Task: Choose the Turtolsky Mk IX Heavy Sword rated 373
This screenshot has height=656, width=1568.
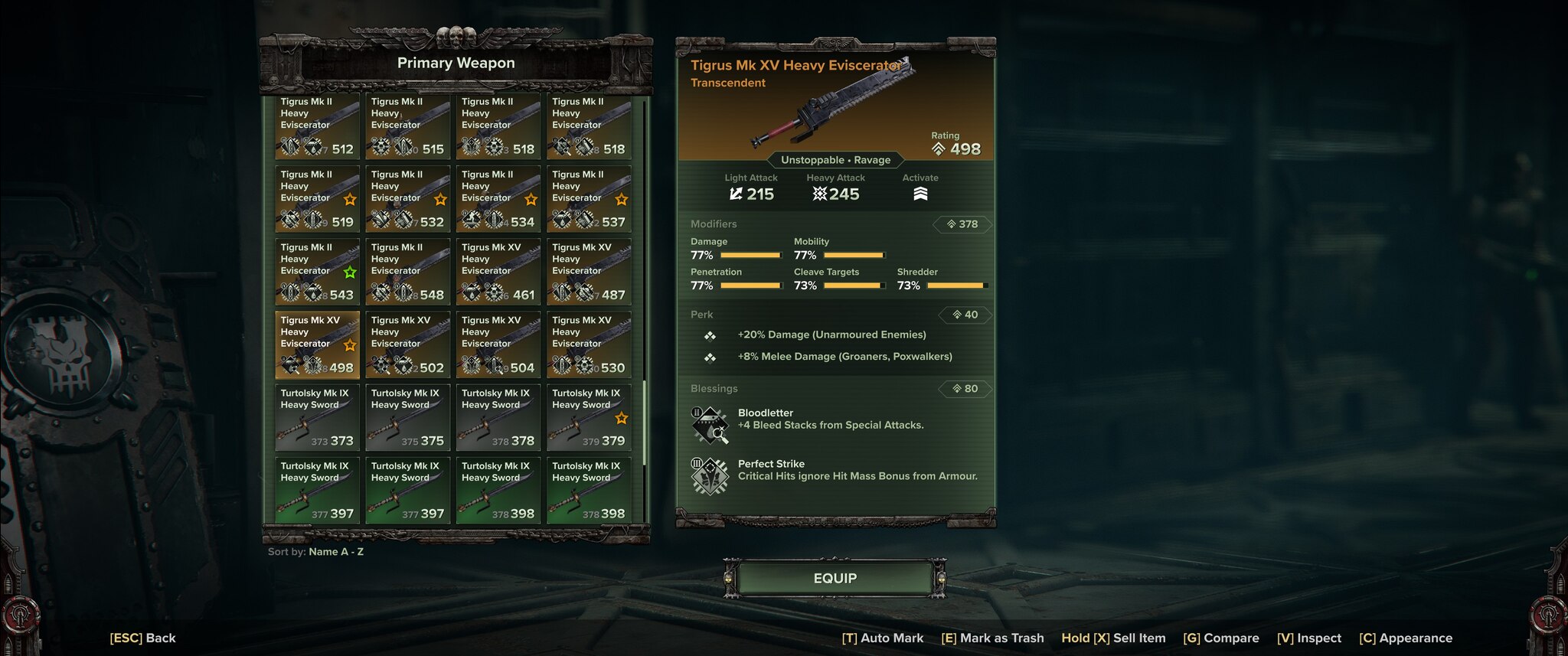Action: coord(317,418)
